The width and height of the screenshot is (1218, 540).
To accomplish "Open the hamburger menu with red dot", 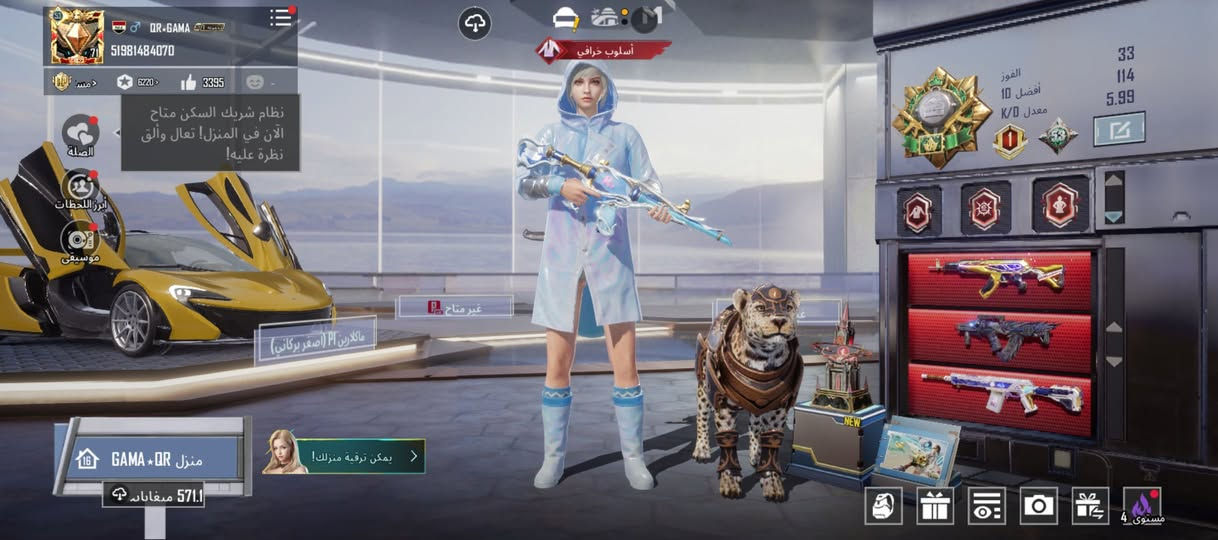I will click(281, 18).
